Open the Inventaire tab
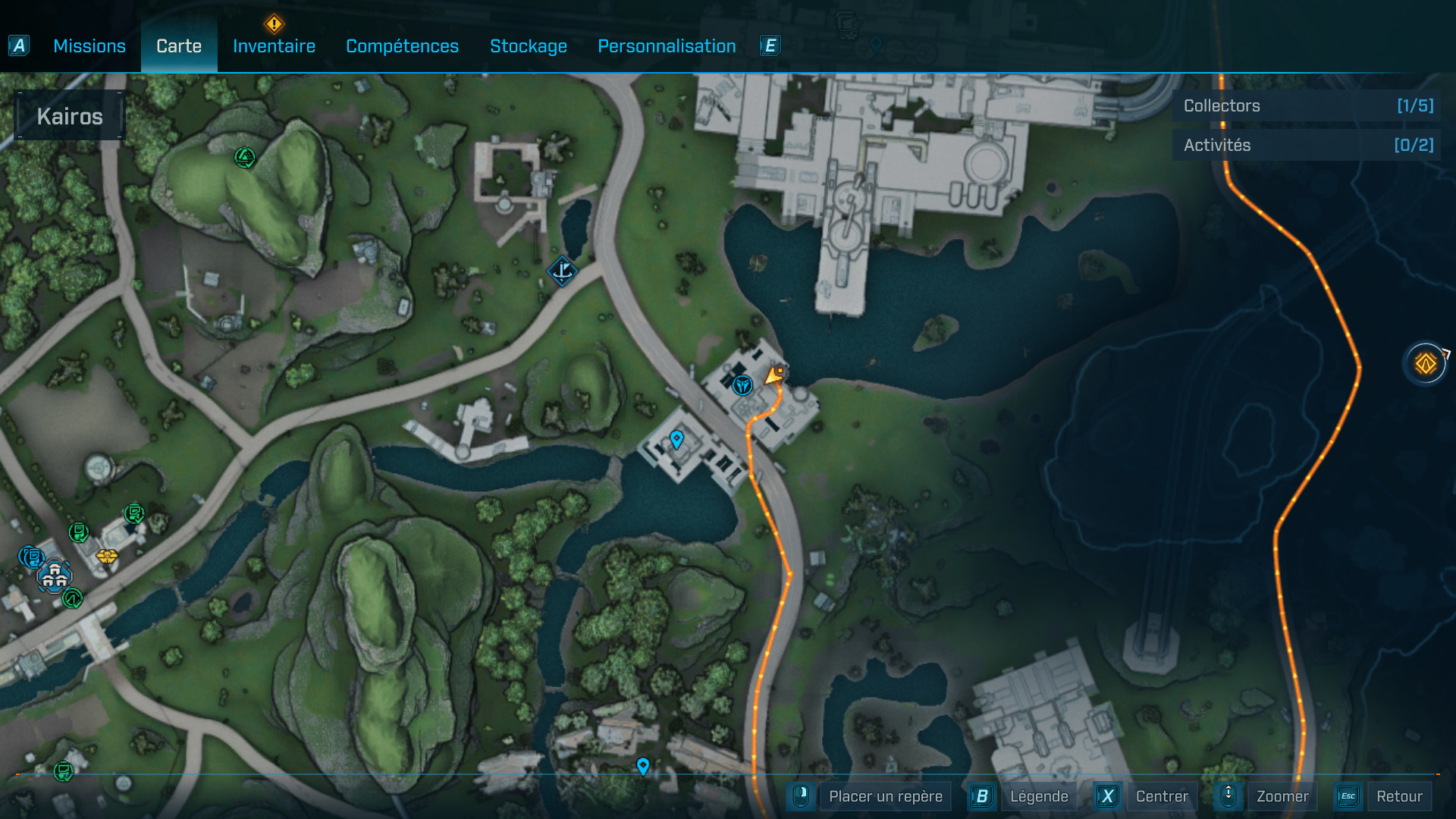The height and width of the screenshot is (819, 1456). point(274,46)
